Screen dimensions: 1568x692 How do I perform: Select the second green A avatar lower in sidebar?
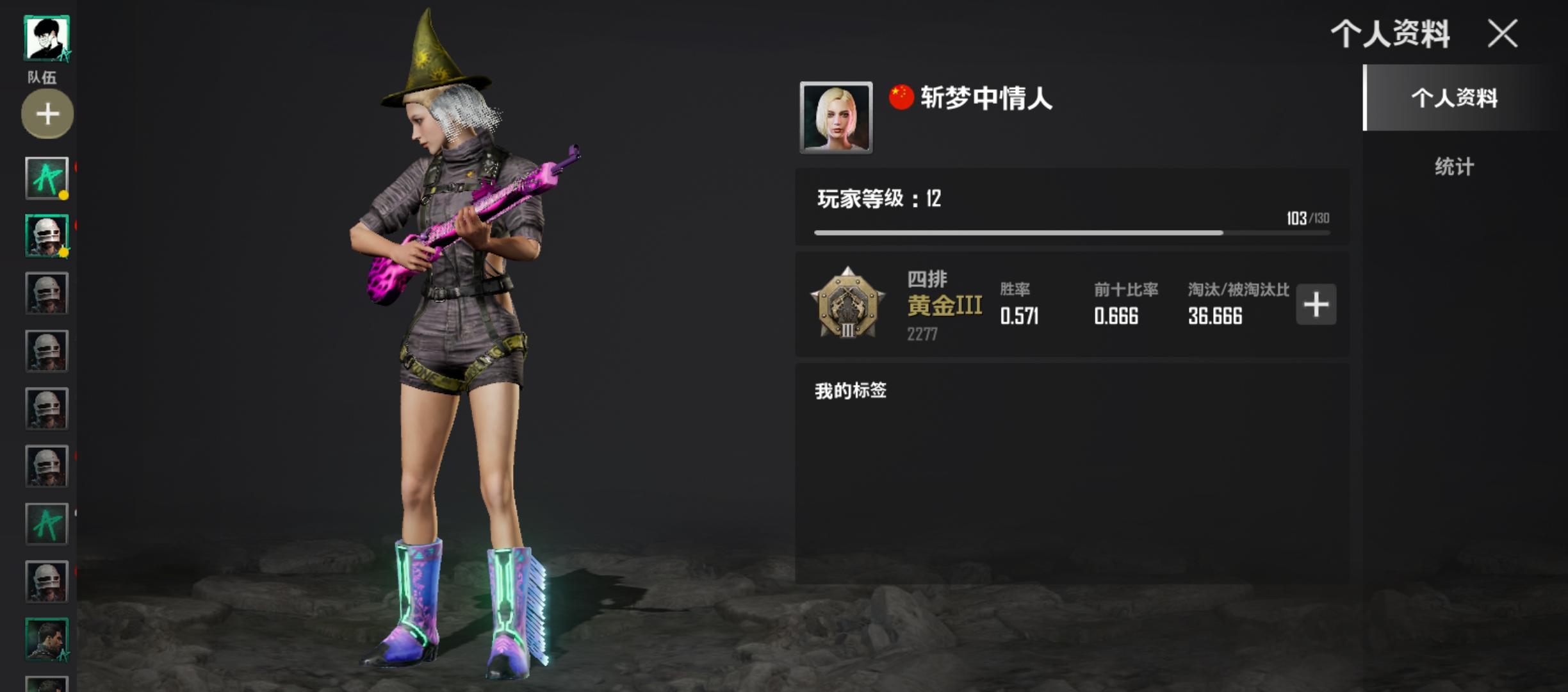pos(47,522)
